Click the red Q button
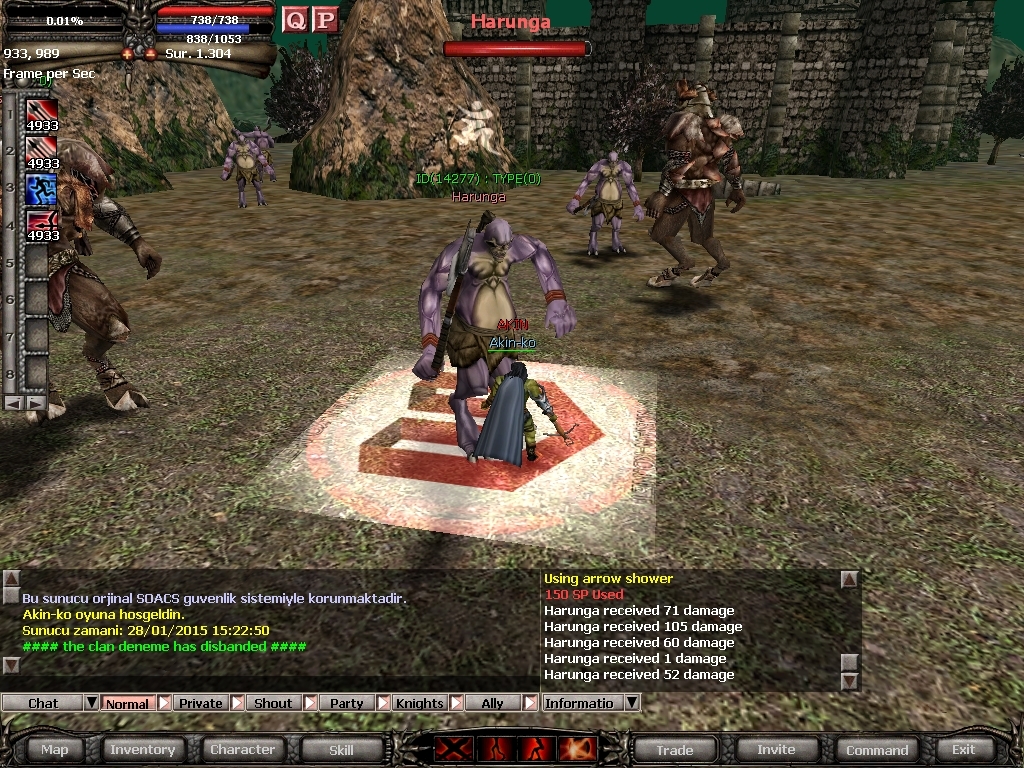This screenshot has height=768, width=1024. pos(294,19)
